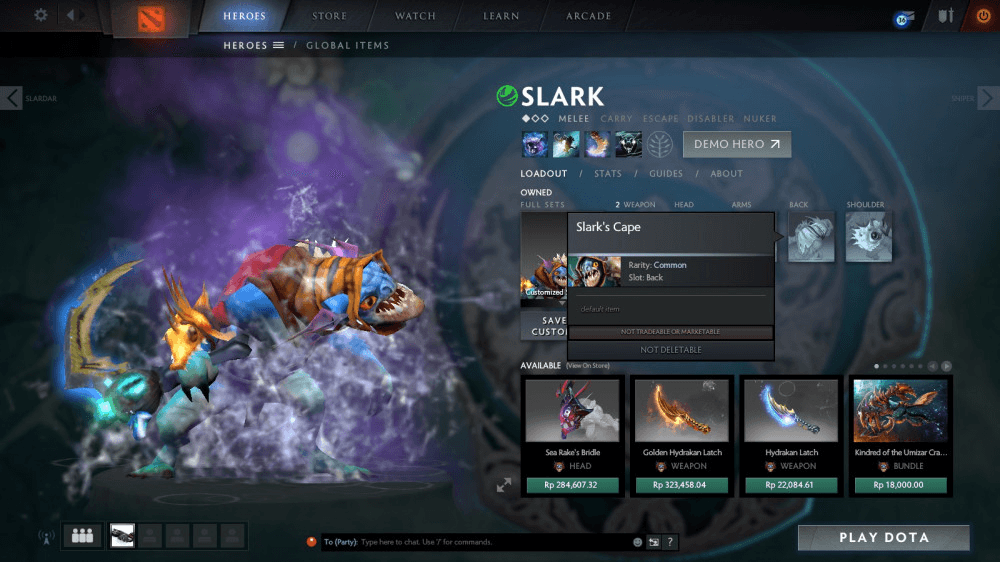The width and height of the screenshot is (1000, 562).
Task: Go to previous hero Slardar
Action: click(x=12, y=98)
